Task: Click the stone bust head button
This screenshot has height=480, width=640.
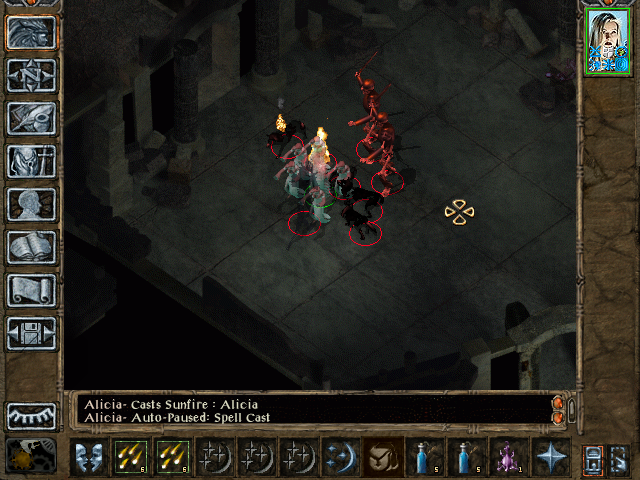Action: [31, 204]
